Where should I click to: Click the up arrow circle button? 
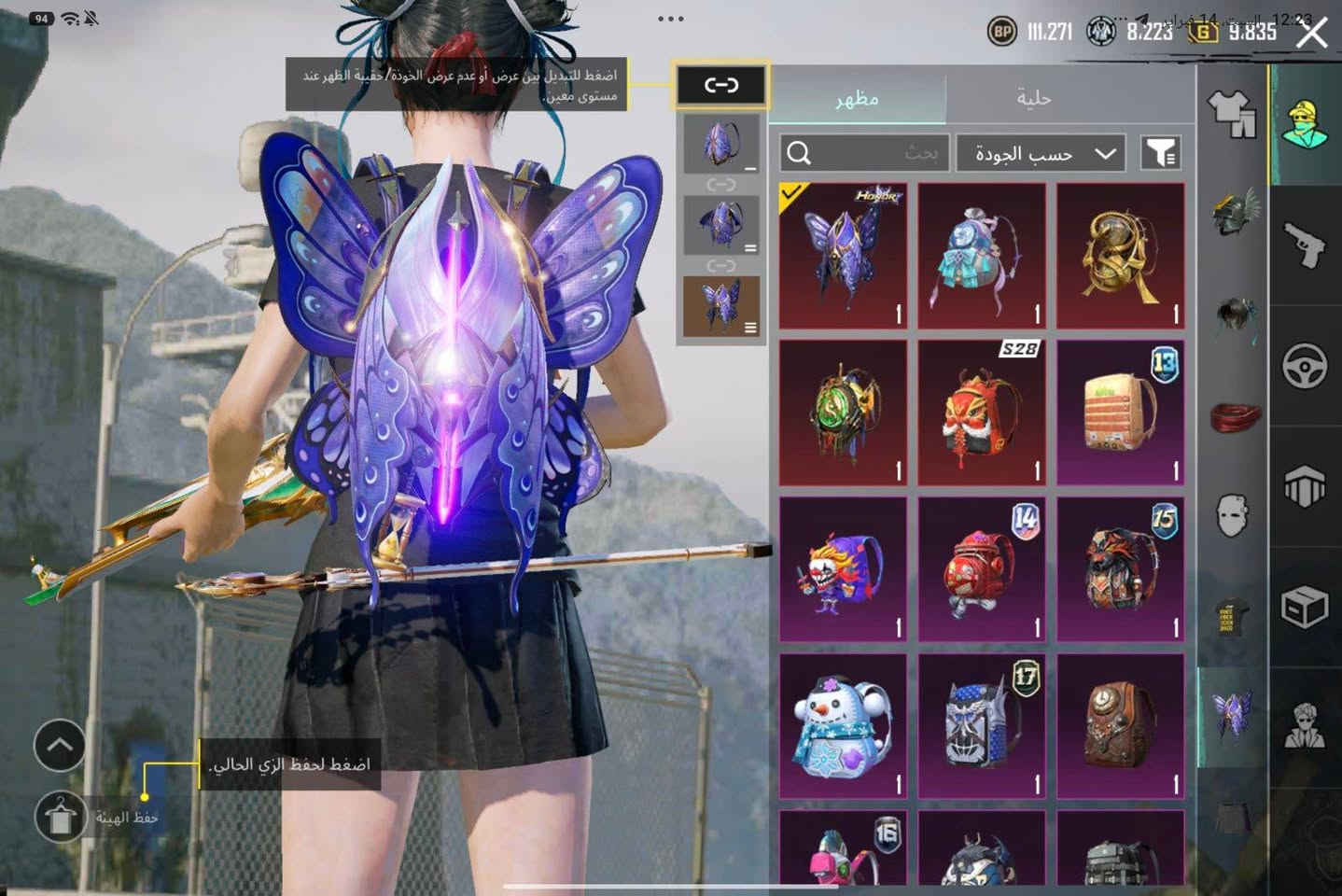[60, 745]
